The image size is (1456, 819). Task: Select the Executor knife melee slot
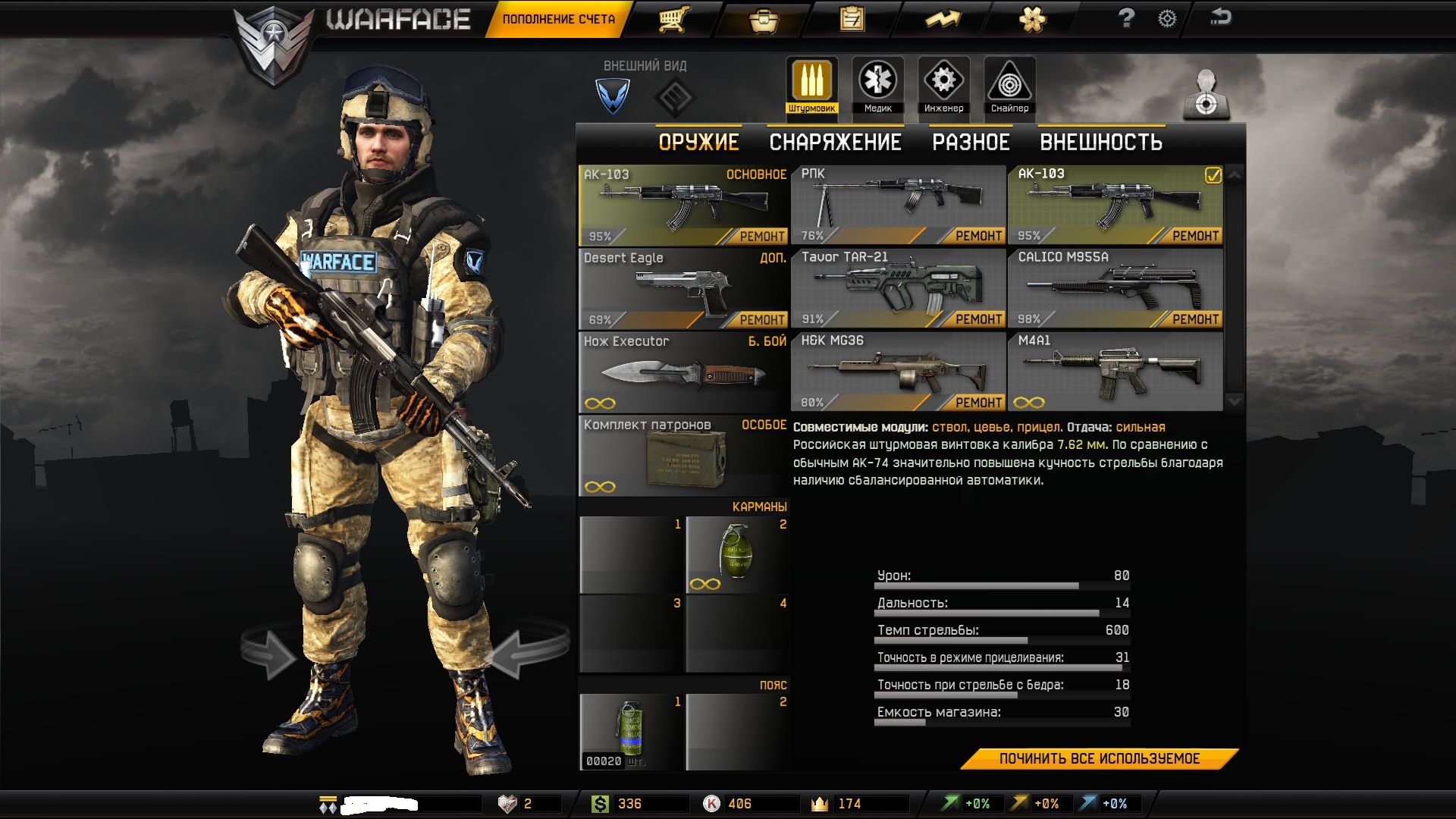point(683,372)
